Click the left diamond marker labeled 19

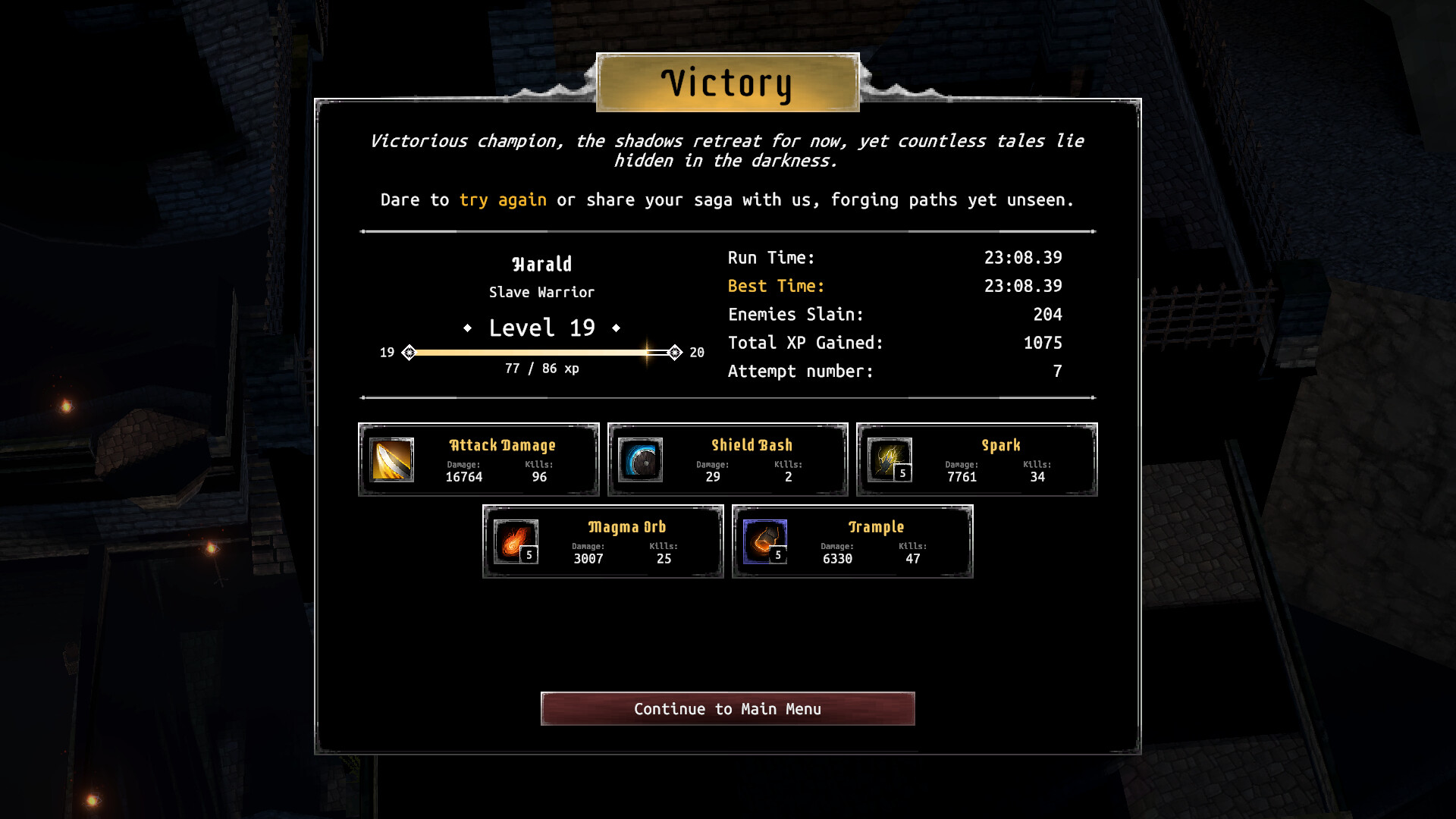click(x=410, y=352)
